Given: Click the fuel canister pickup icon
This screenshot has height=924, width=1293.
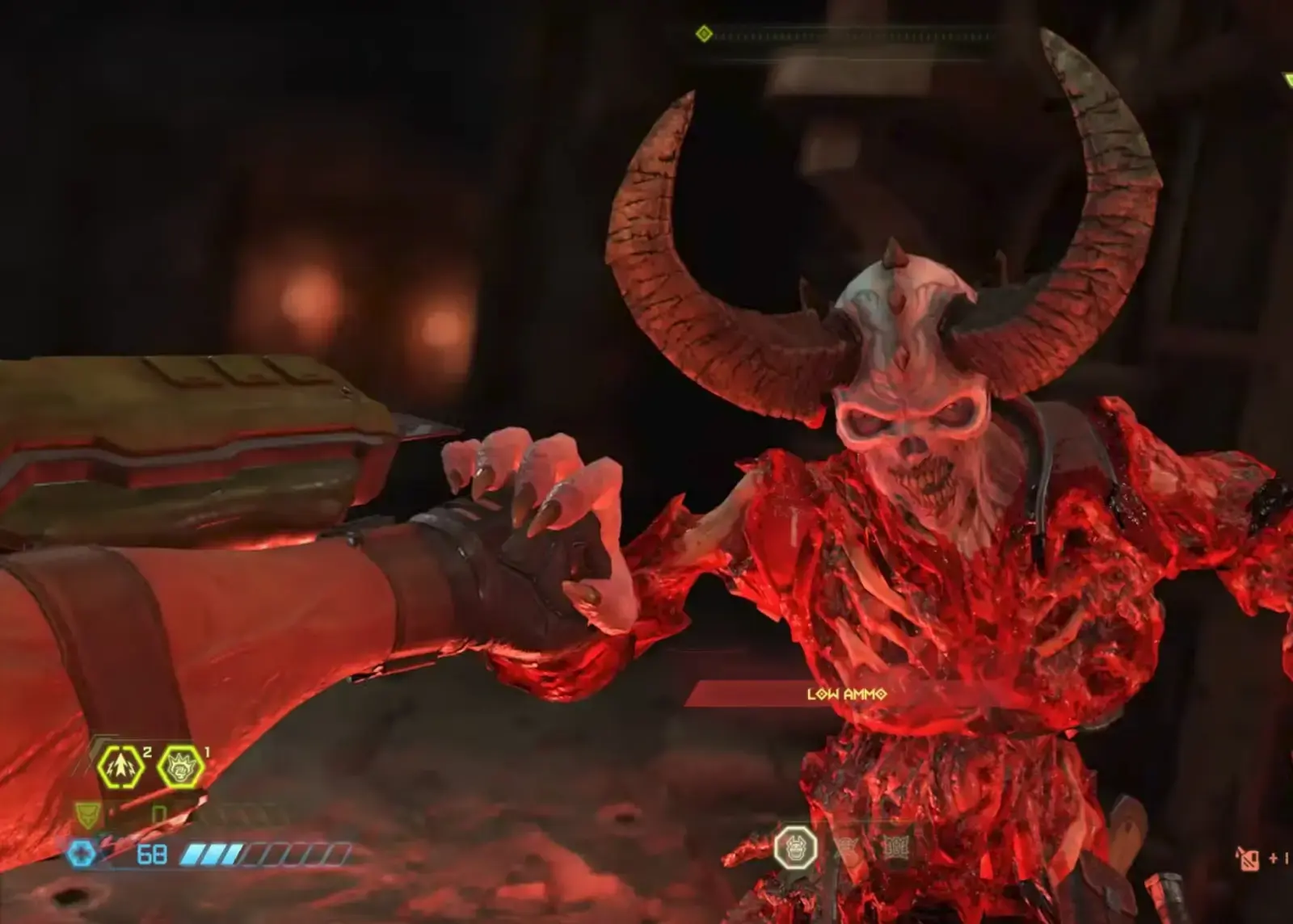Looking at the screenshot, I should [x=1247, y=857].
